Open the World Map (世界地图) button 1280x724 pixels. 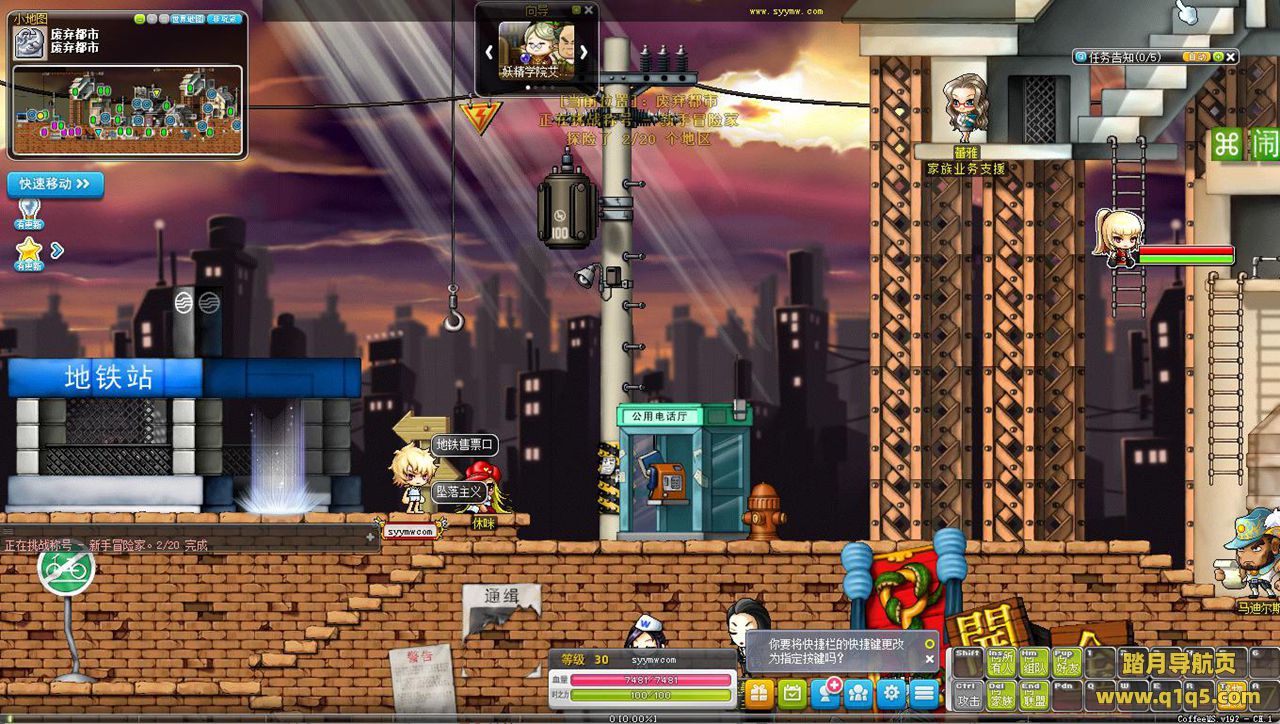pyautogui.click(x=186, y=18)
